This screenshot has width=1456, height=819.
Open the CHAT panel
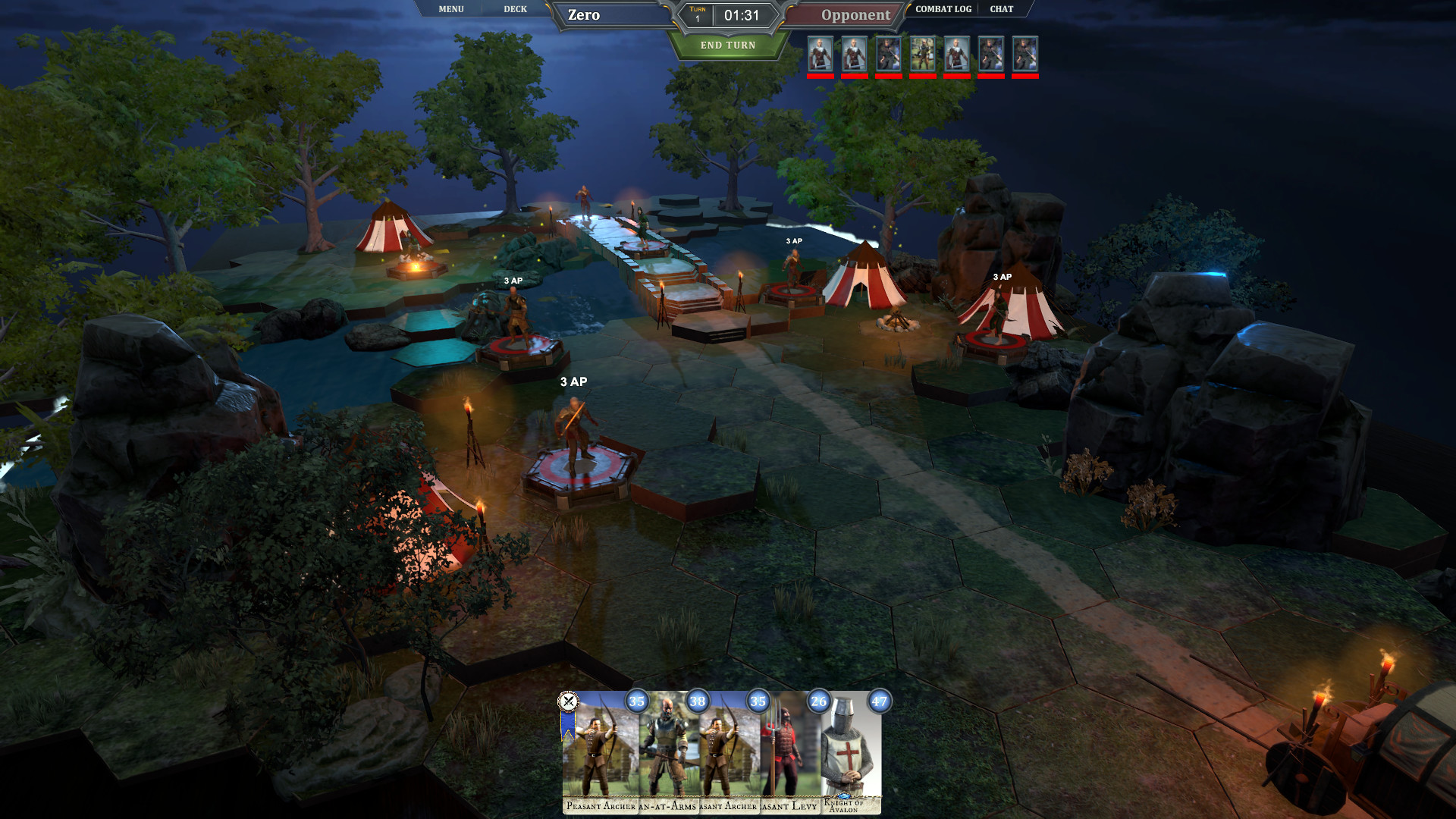(x=1001, y=9)
